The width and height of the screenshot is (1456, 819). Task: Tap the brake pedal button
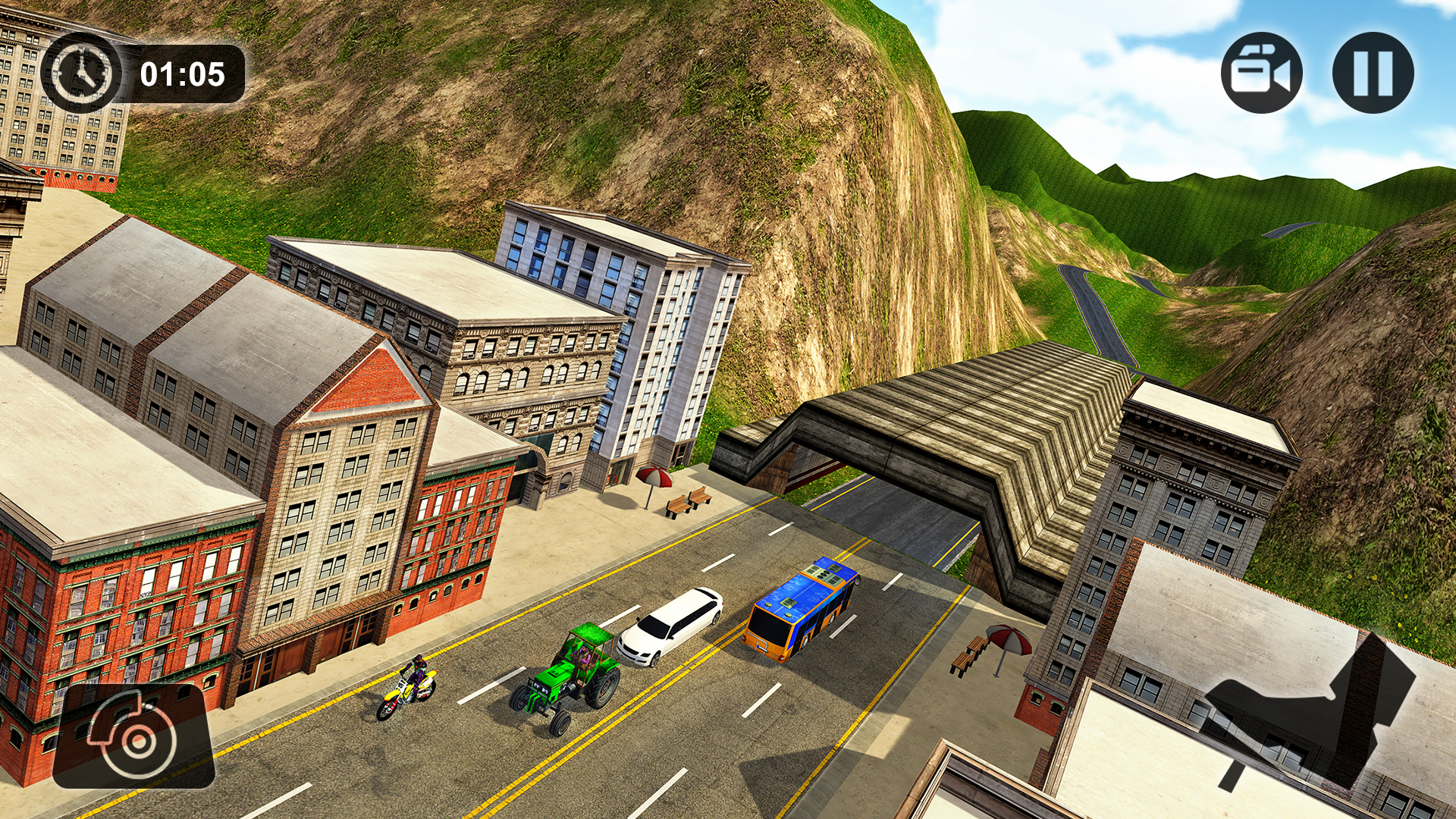pyautogui.click(x=133, y=736)
